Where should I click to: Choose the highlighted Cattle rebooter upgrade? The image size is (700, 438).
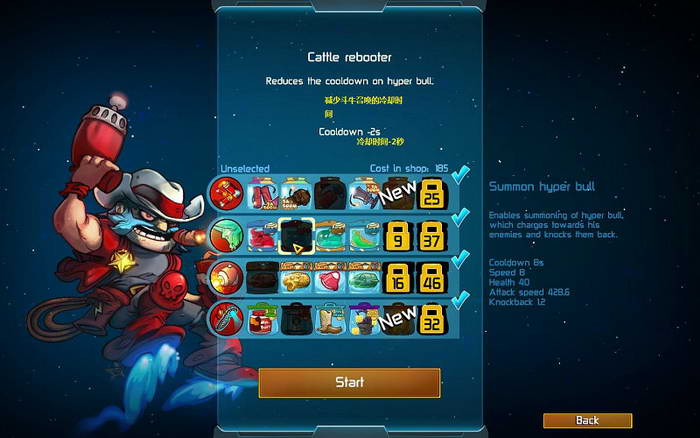[x=296, y=236]
